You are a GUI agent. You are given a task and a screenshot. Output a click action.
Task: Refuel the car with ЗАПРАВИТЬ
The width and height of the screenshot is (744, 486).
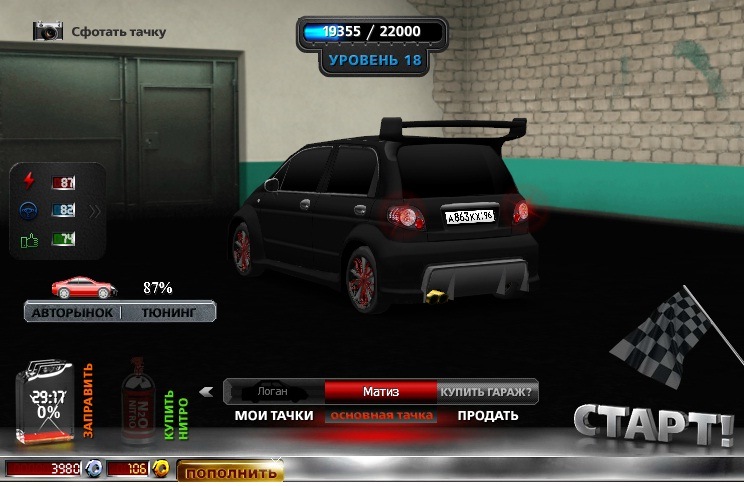tap(87, 401)
